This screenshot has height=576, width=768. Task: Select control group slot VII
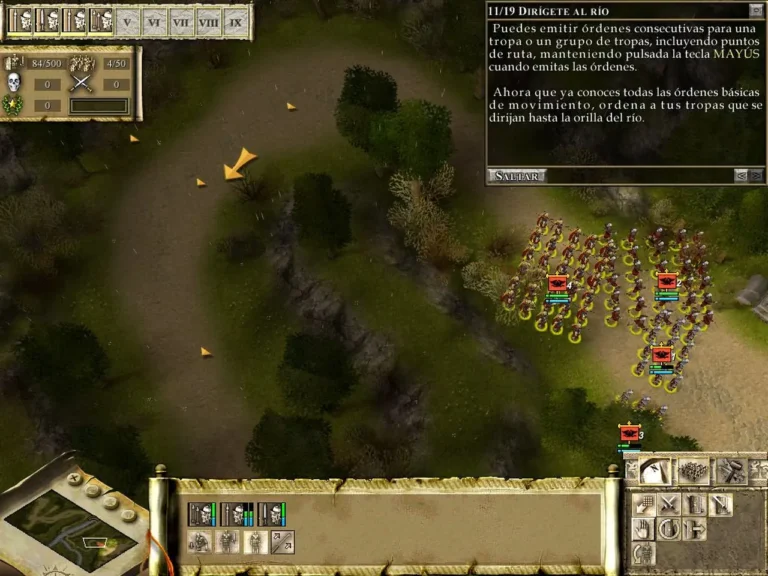click(x=181, y=21)
